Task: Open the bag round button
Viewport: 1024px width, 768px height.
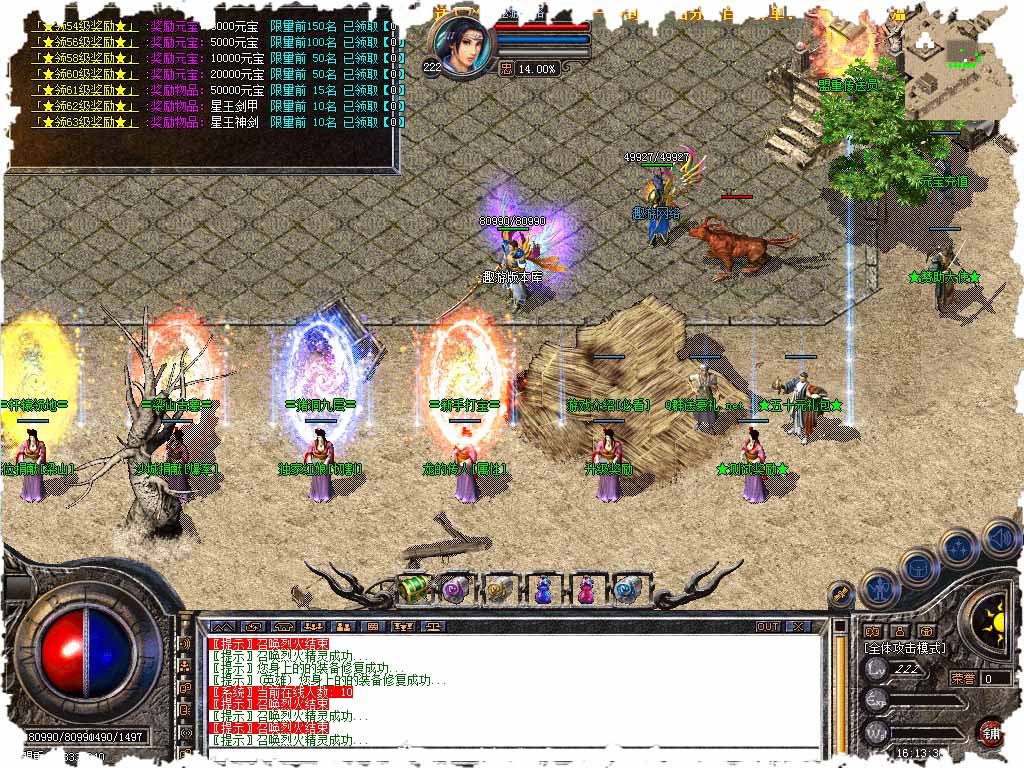Action: [918, 566]
